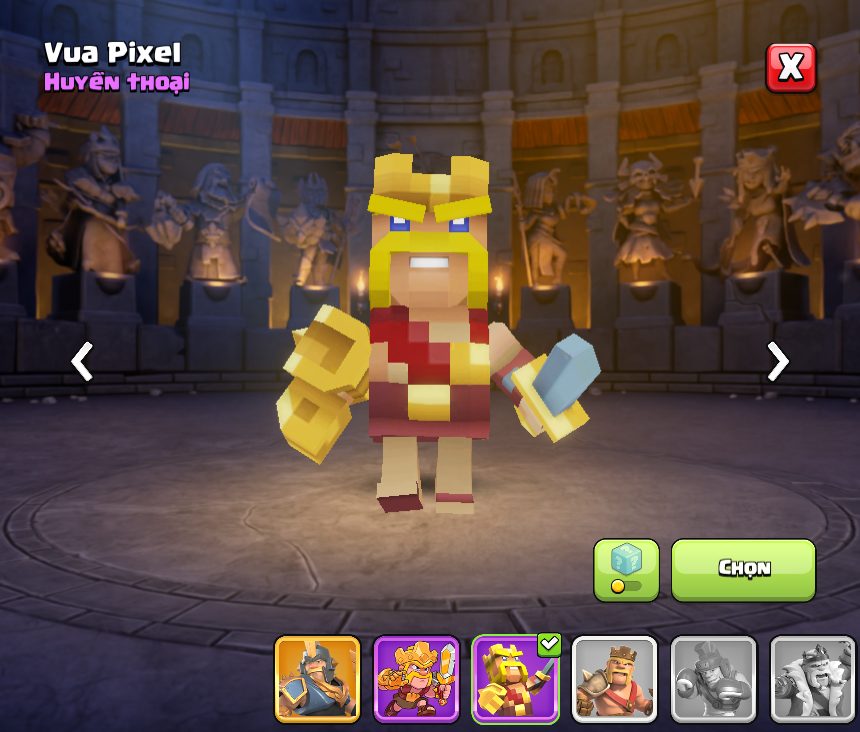
Task: Pick the default Barbarian King skin
Action: click(614, 679)
